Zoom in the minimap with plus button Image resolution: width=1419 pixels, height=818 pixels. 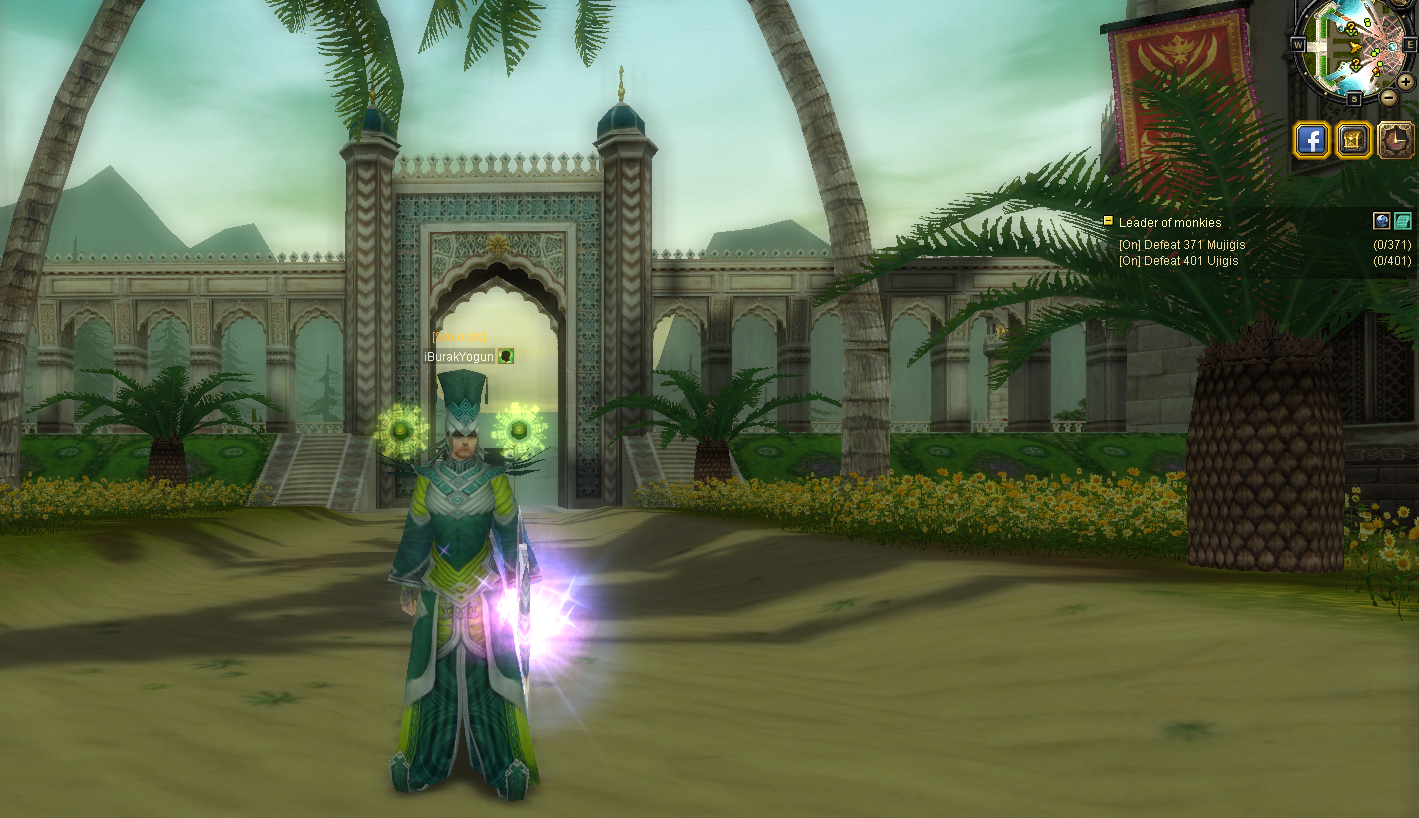click(x=1406, y=81)
